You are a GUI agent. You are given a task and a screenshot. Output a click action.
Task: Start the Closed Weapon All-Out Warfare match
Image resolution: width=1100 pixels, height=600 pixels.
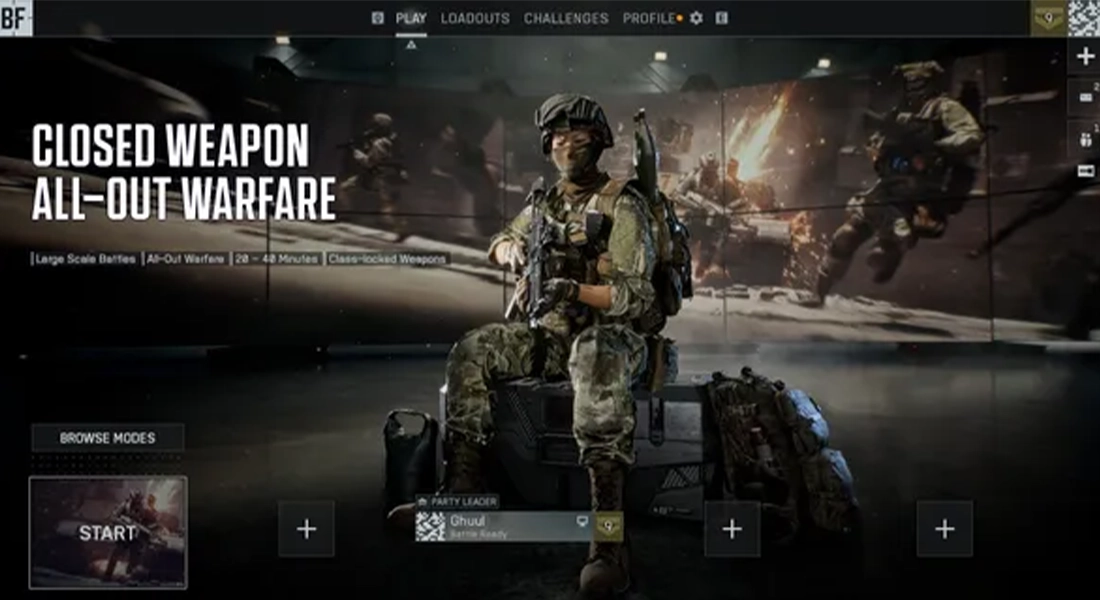point(108,532)
